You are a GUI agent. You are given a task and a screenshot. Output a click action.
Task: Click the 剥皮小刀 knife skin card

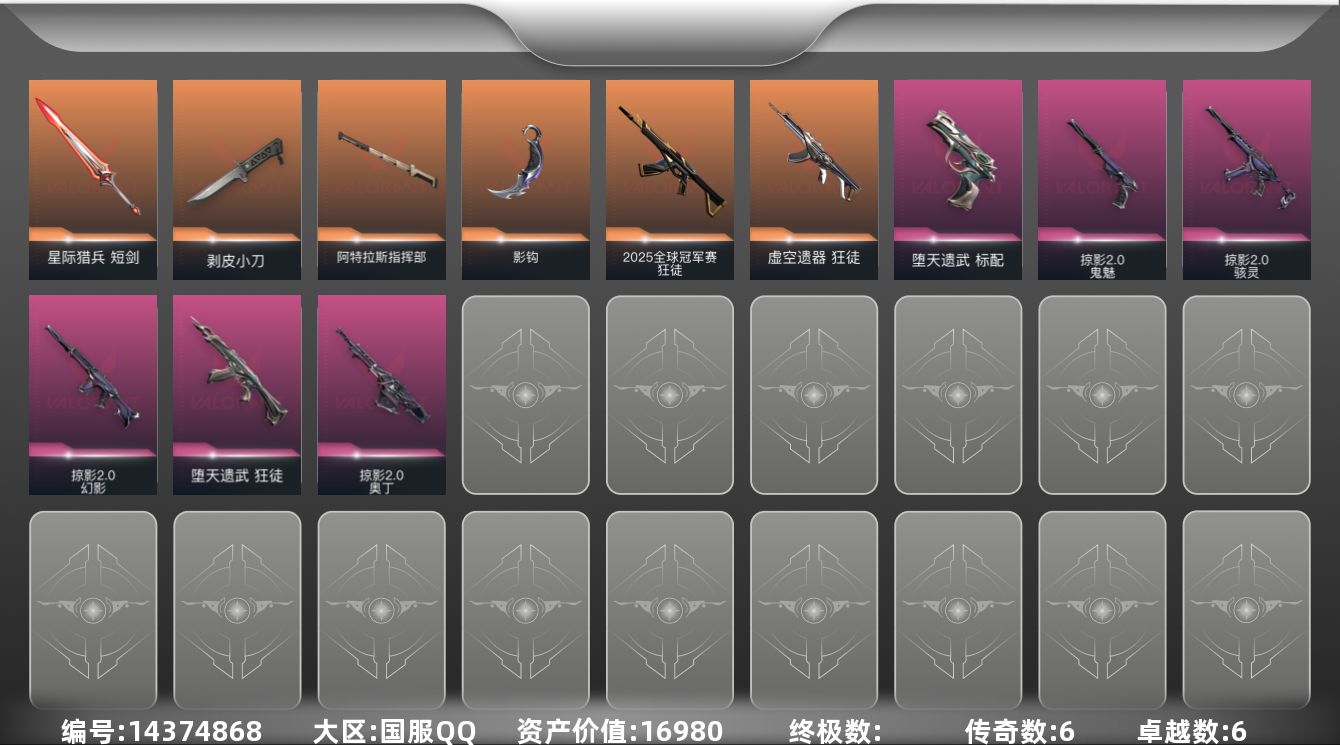tap(236, 175)
